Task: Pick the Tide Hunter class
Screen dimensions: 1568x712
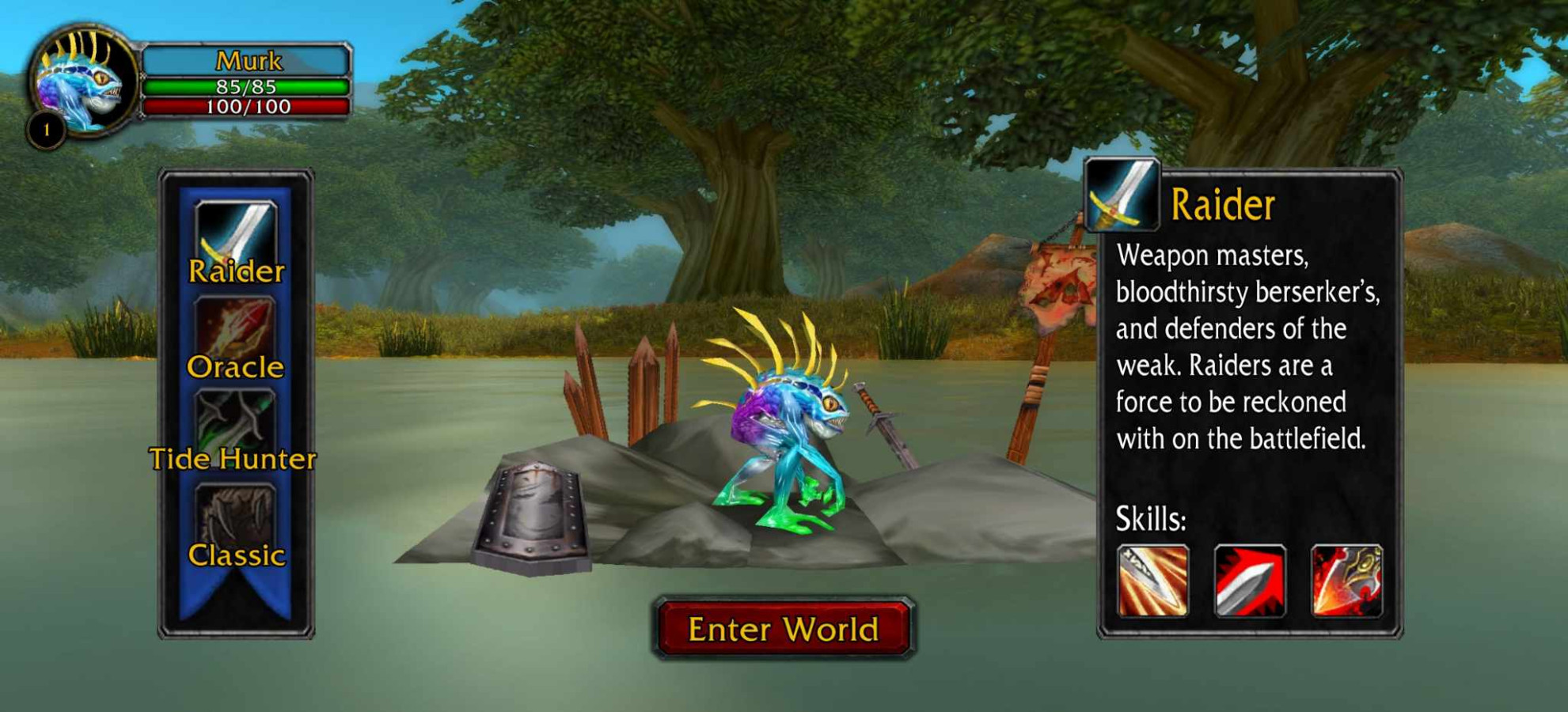Action: pyautogui.click(x=235, y=431)
